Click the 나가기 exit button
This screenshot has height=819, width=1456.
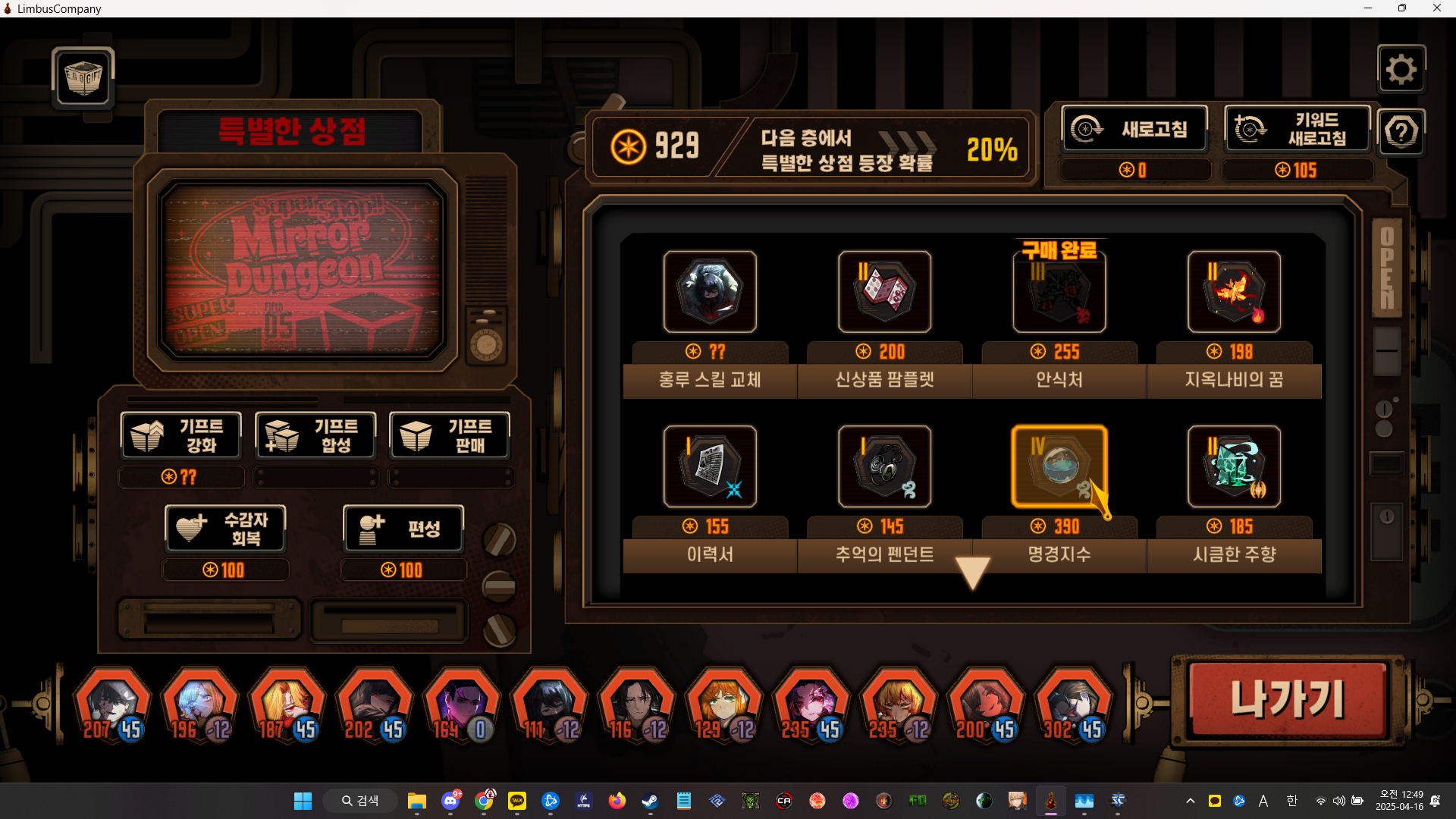coord(1287,699)
